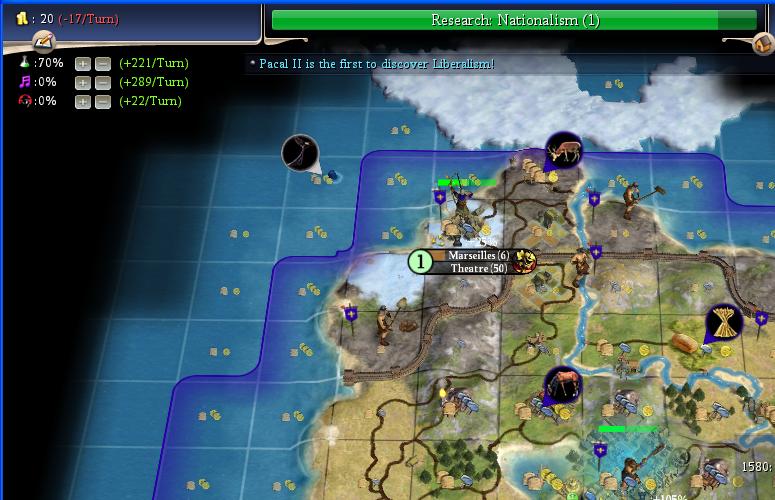The image size is (775, 500).
Task: Open the research bar showing Nationalism
Action: point(514,20)
